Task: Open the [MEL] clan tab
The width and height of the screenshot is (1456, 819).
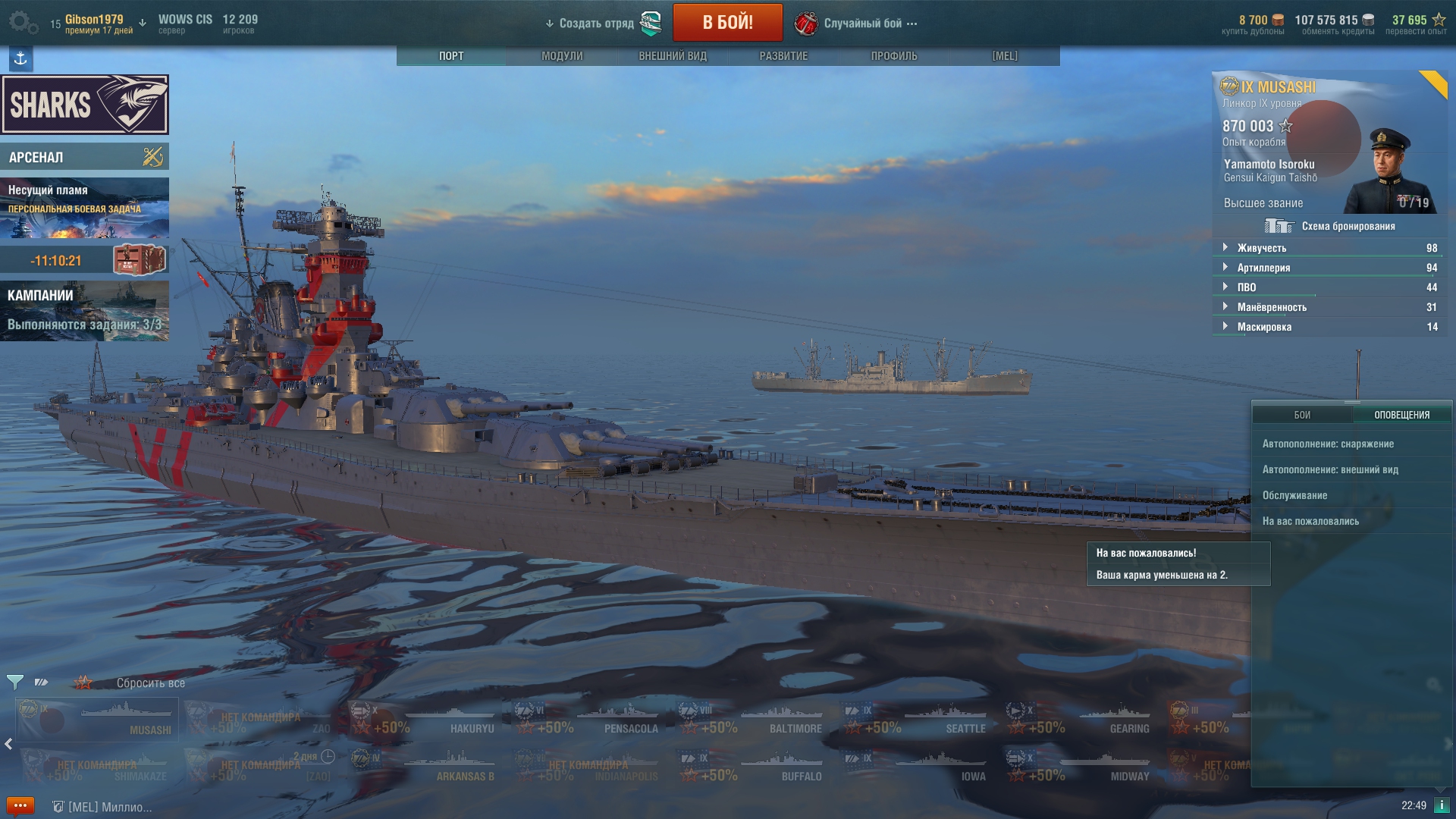Action: click(1005, 56)
